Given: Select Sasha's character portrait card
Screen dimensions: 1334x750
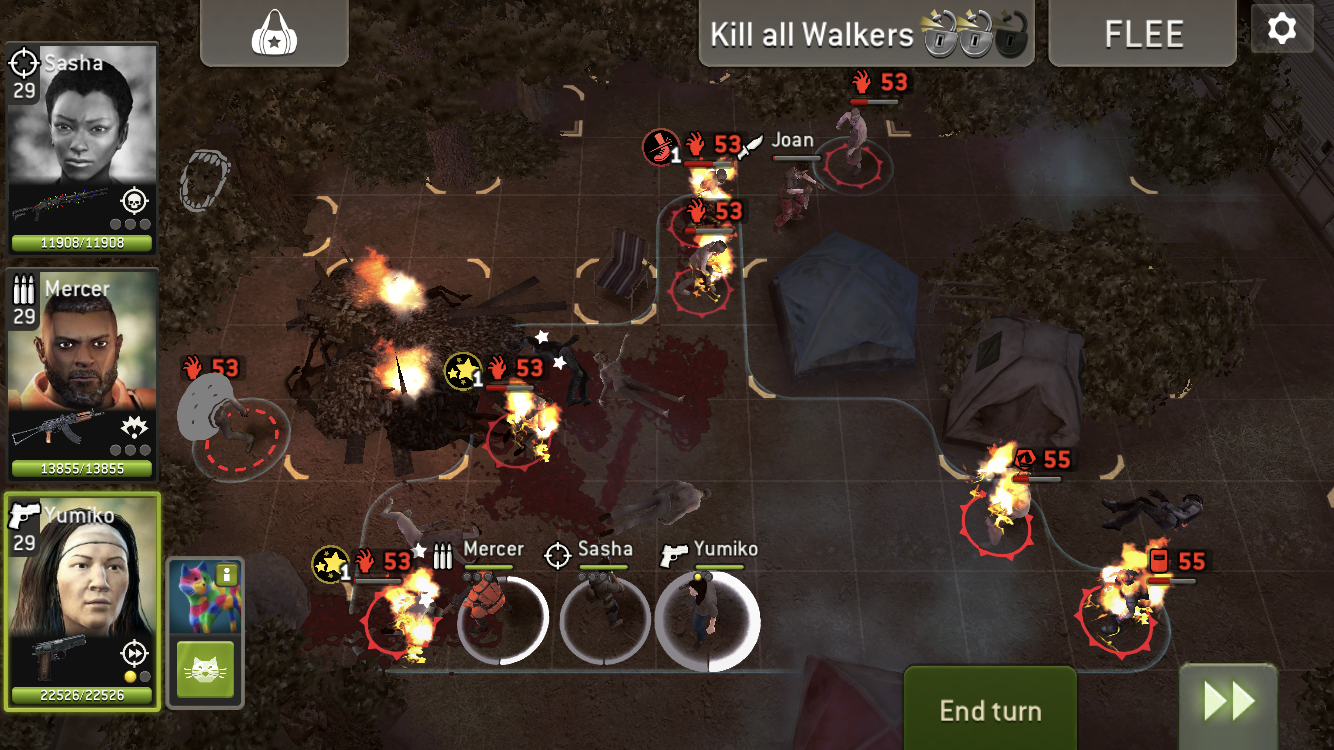Looking at the screenshot, I should pos(82,148).
